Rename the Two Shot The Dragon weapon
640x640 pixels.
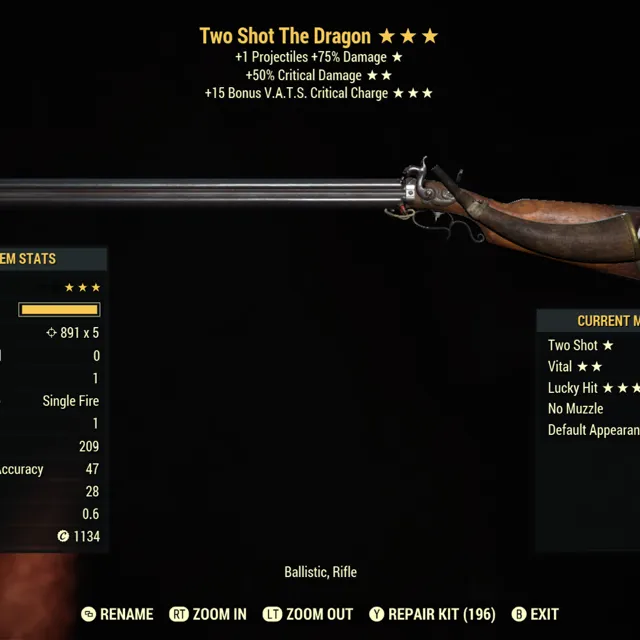click(x=118, y=614)
